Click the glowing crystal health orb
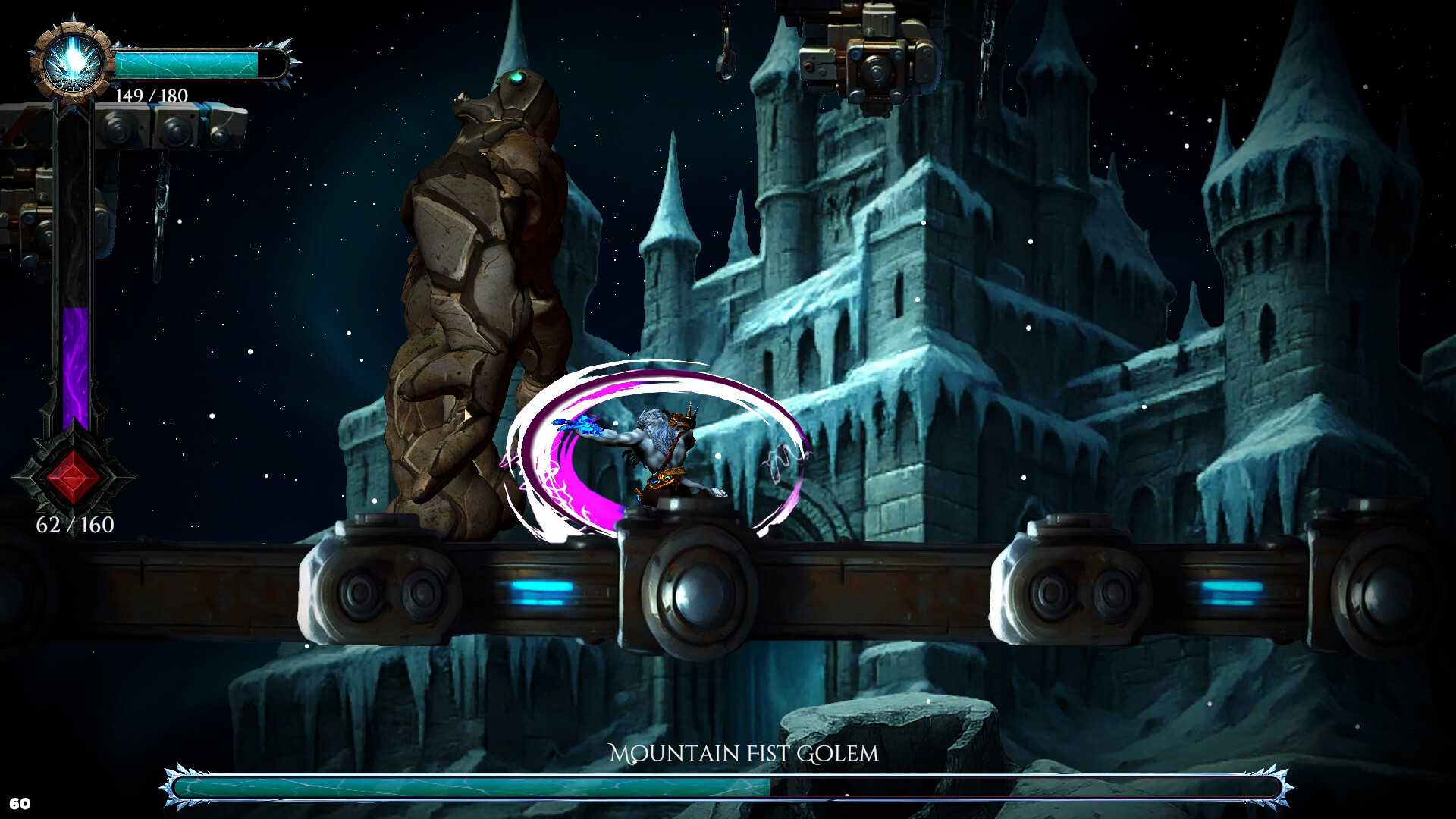This screenshot has width=1456, height=819. [71, 63]
